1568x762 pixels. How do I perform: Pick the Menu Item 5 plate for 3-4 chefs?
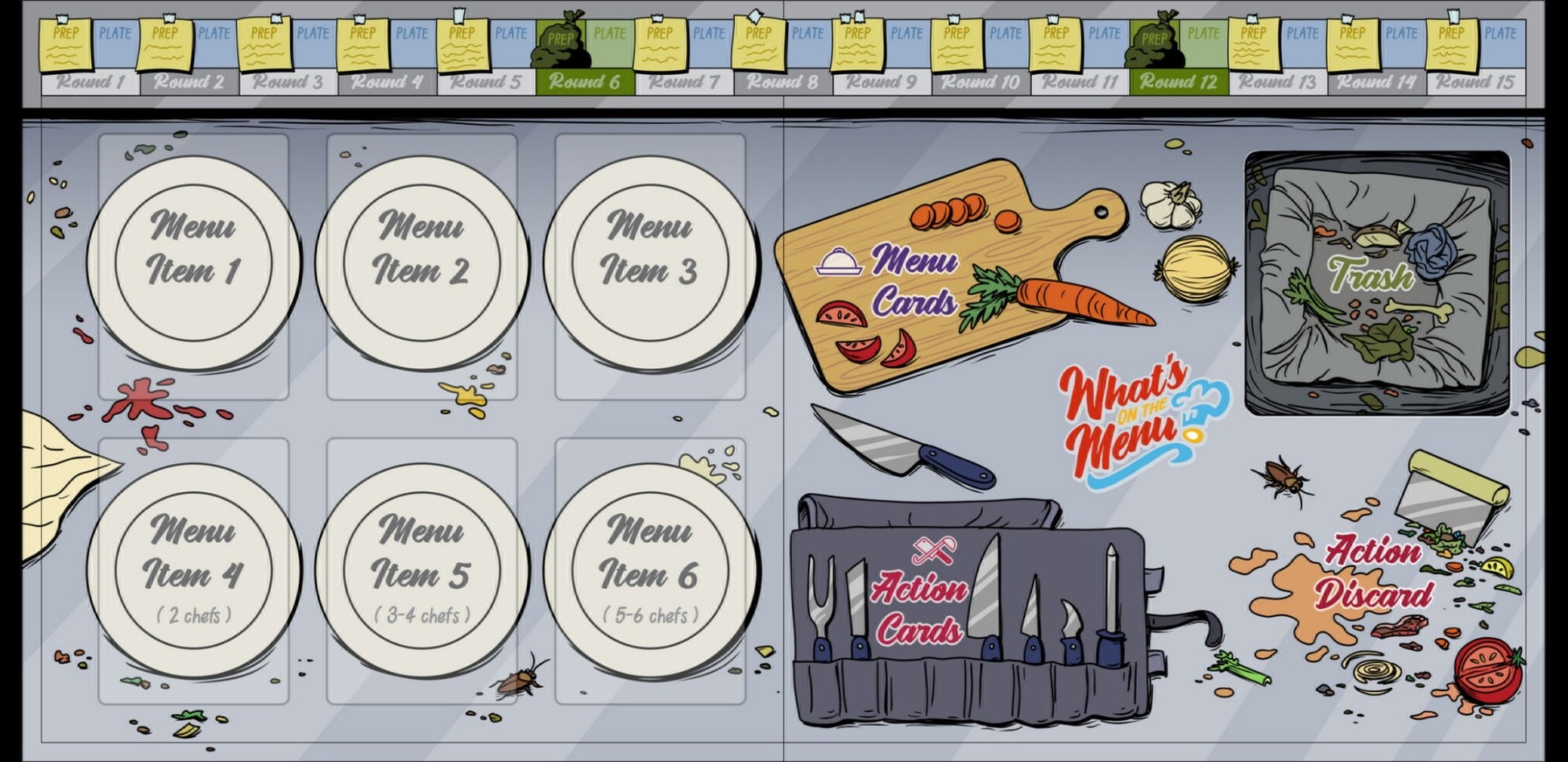pyautogui.click(x=421, y=568)
